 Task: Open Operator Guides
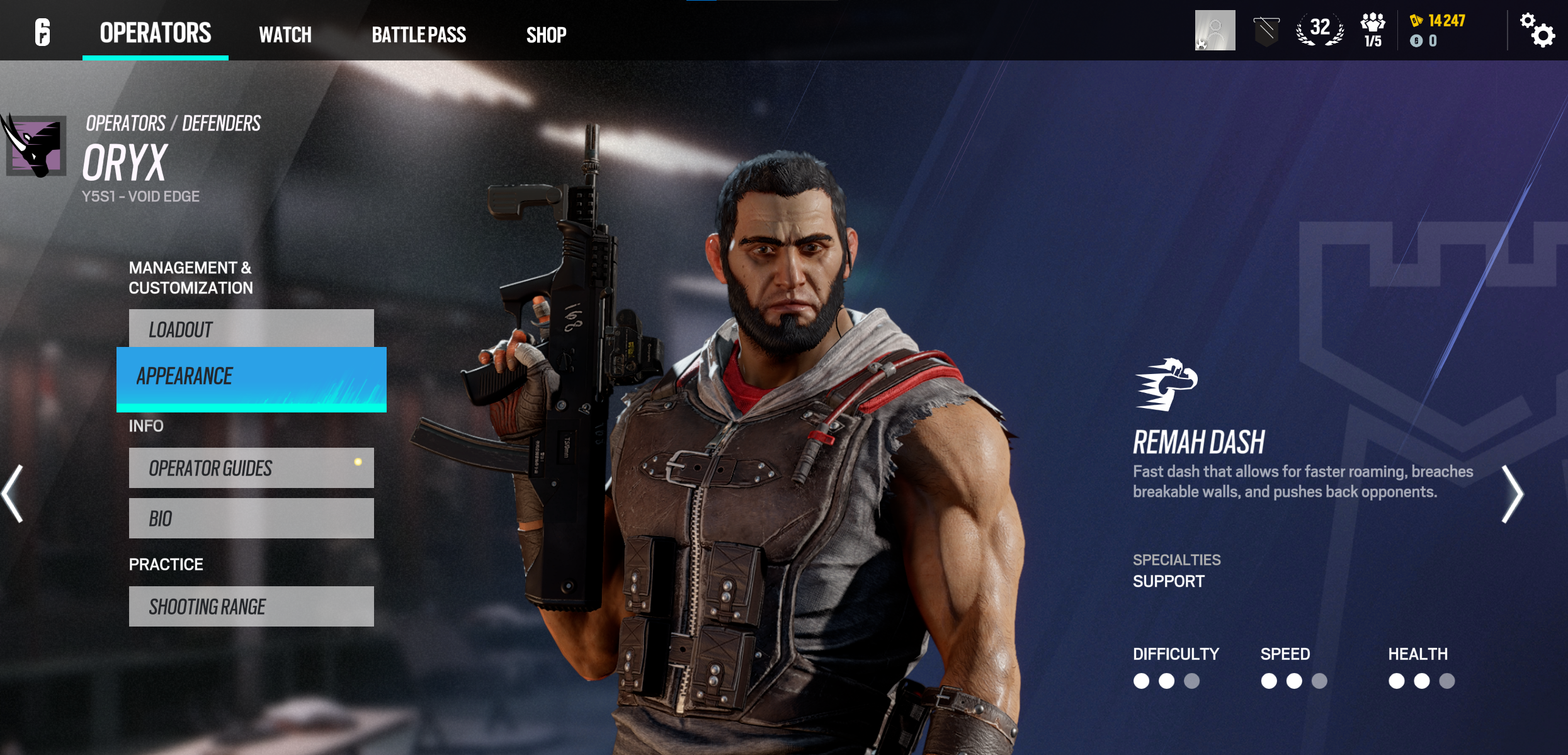(251, 468)
